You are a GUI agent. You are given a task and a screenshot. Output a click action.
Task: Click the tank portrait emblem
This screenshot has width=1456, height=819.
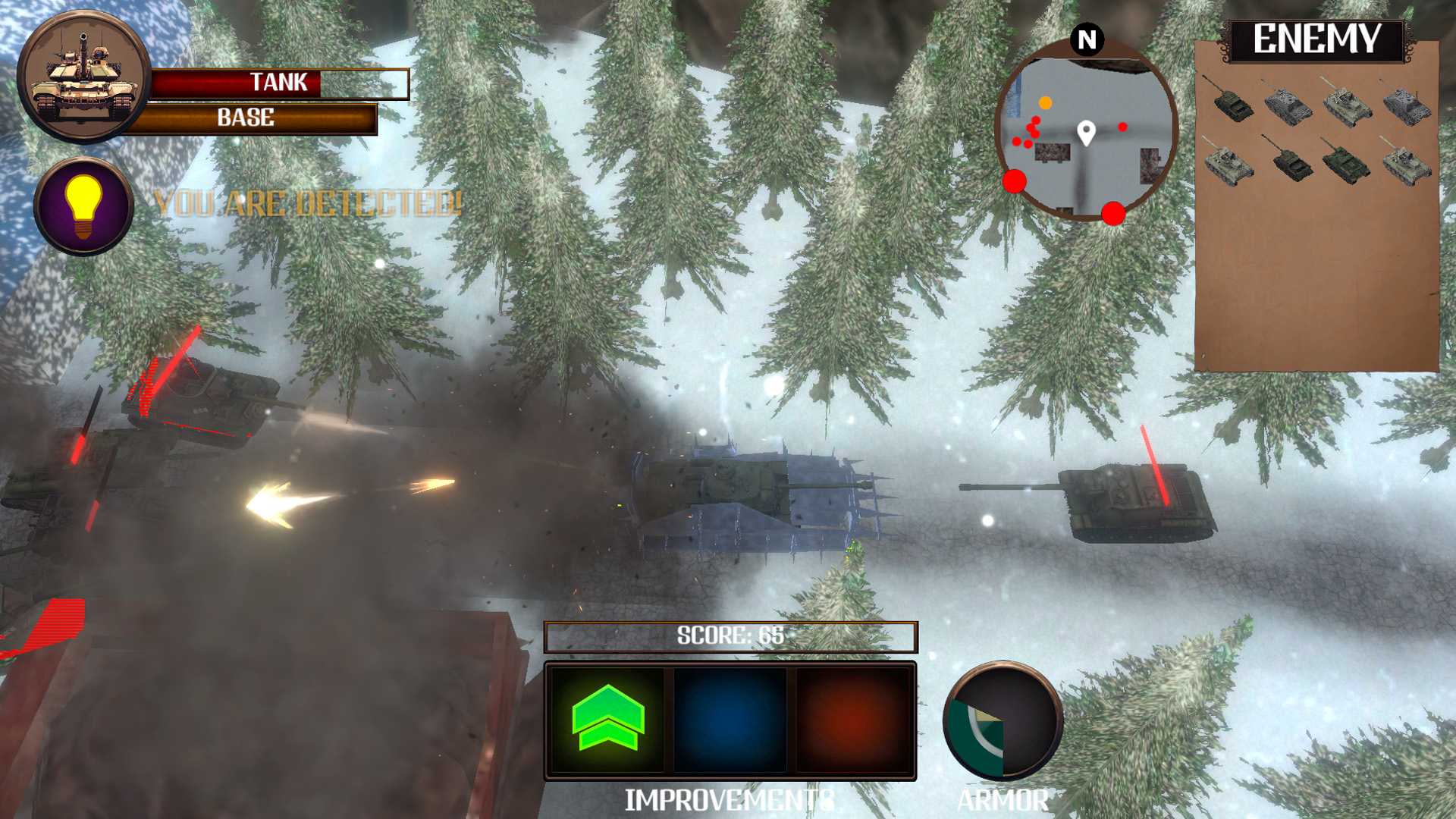(83, 77)
